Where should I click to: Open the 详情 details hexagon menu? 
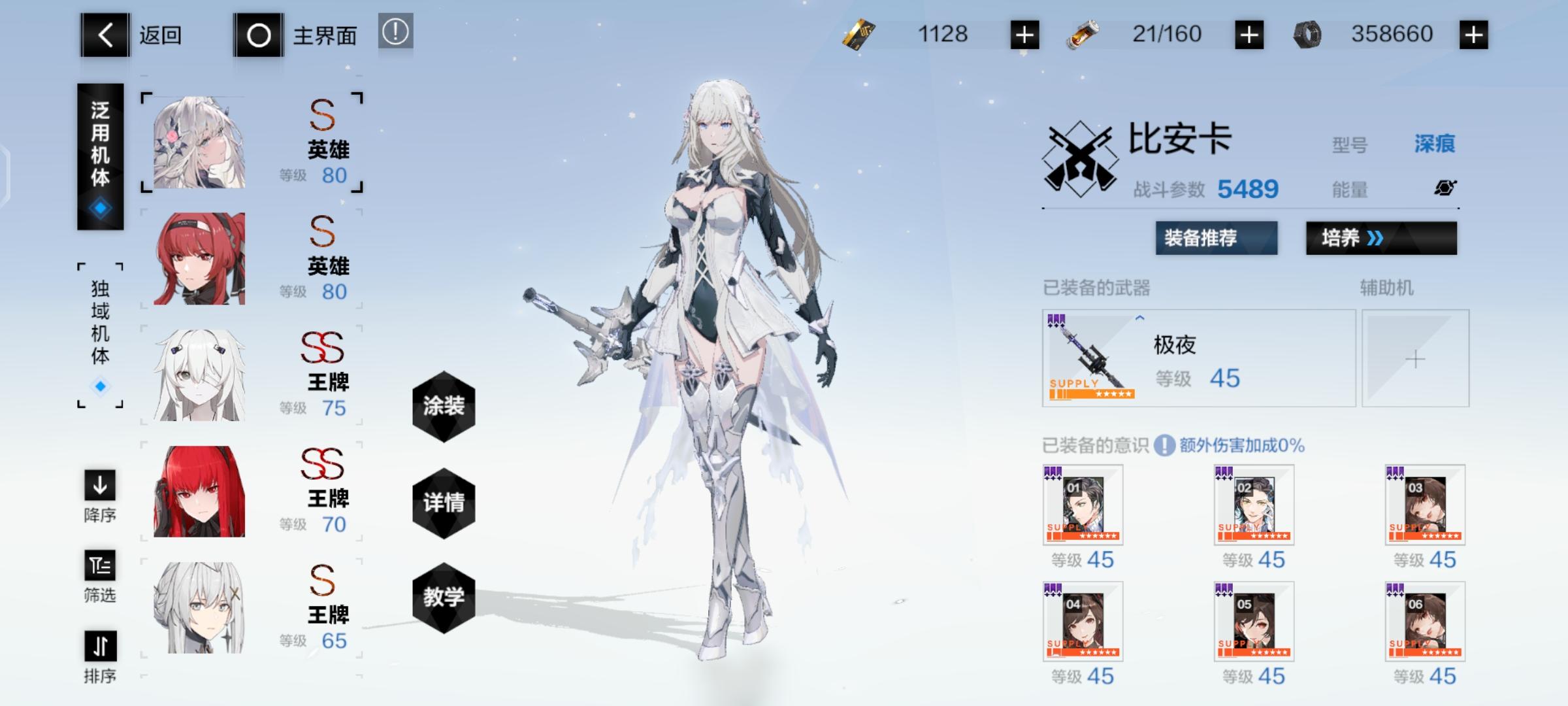[x=444, y=502]
